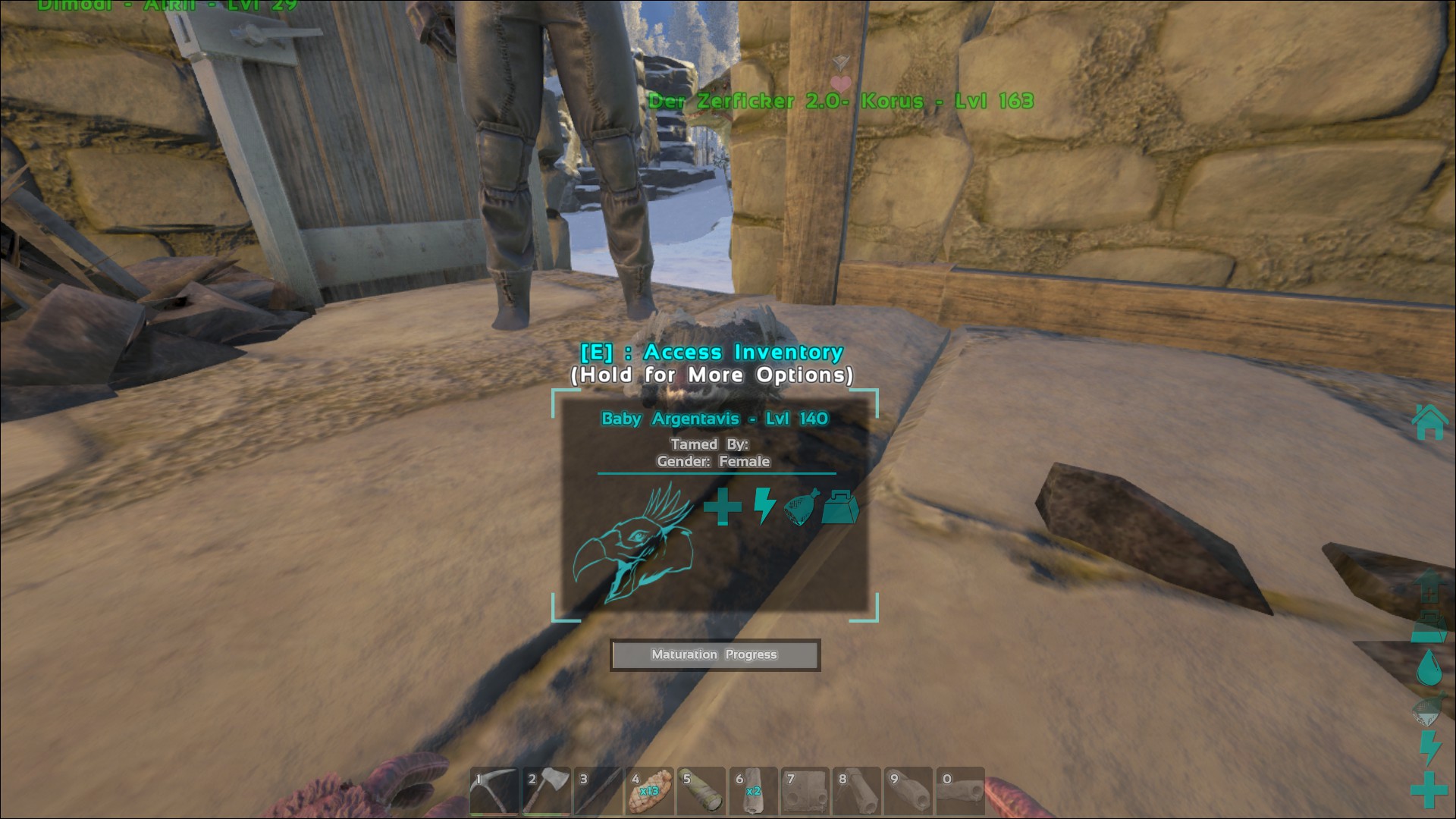The height and width of the screenshot is (819, 1456).
Task: Use the cooked meat stack of 13
Action: 649,792
